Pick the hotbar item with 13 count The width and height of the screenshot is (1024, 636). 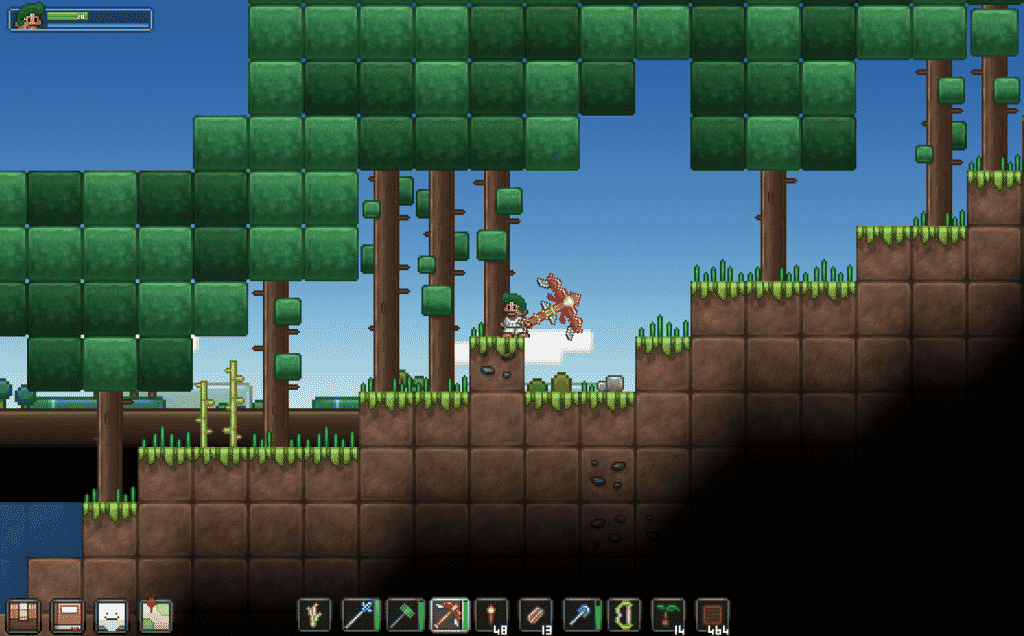coord(536,614)
